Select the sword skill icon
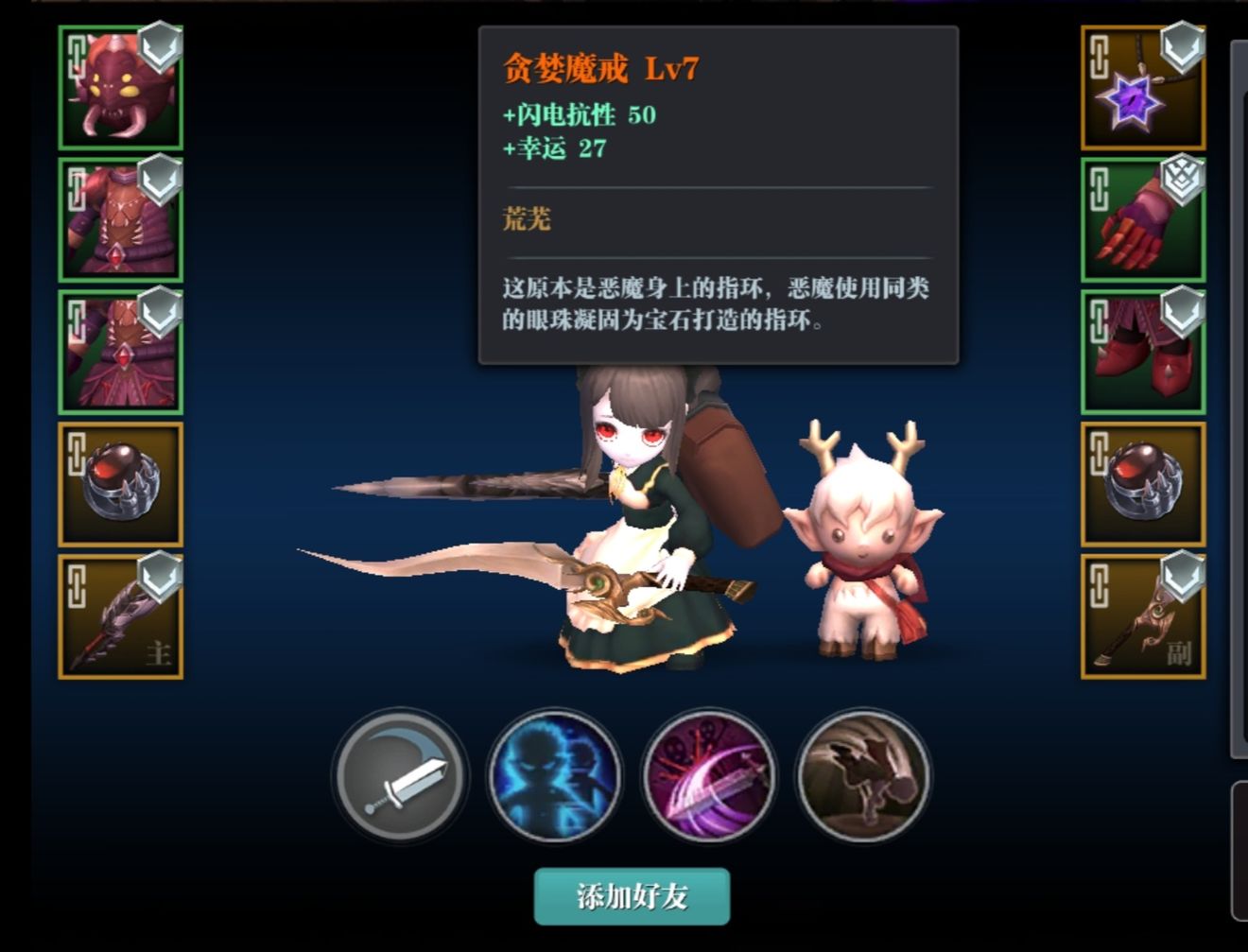The height and width of the screenshot is (952, 1248). tap(400, 777)
